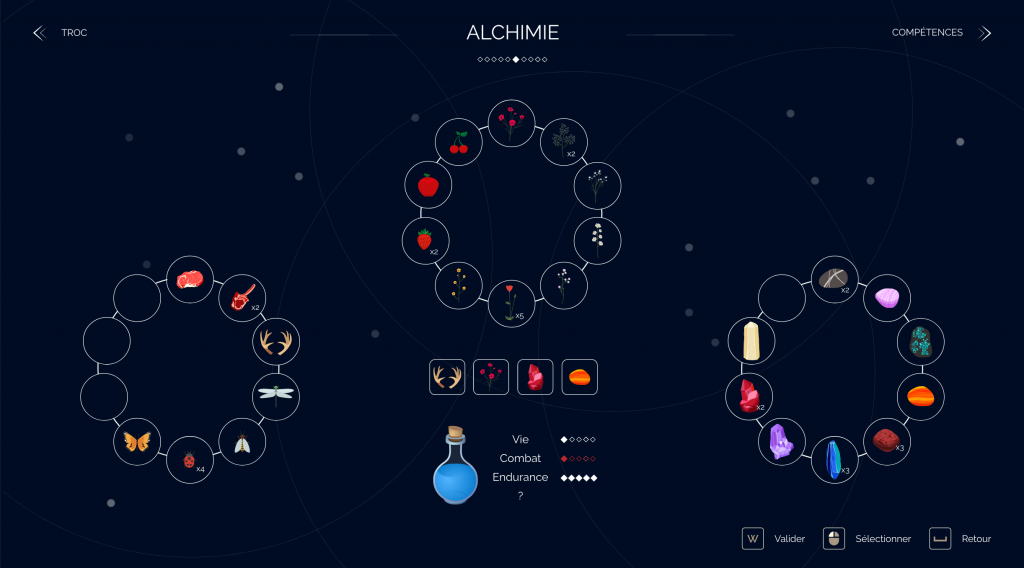
Task: Choose the raw steak ingredient
Action: coord(189,280)
